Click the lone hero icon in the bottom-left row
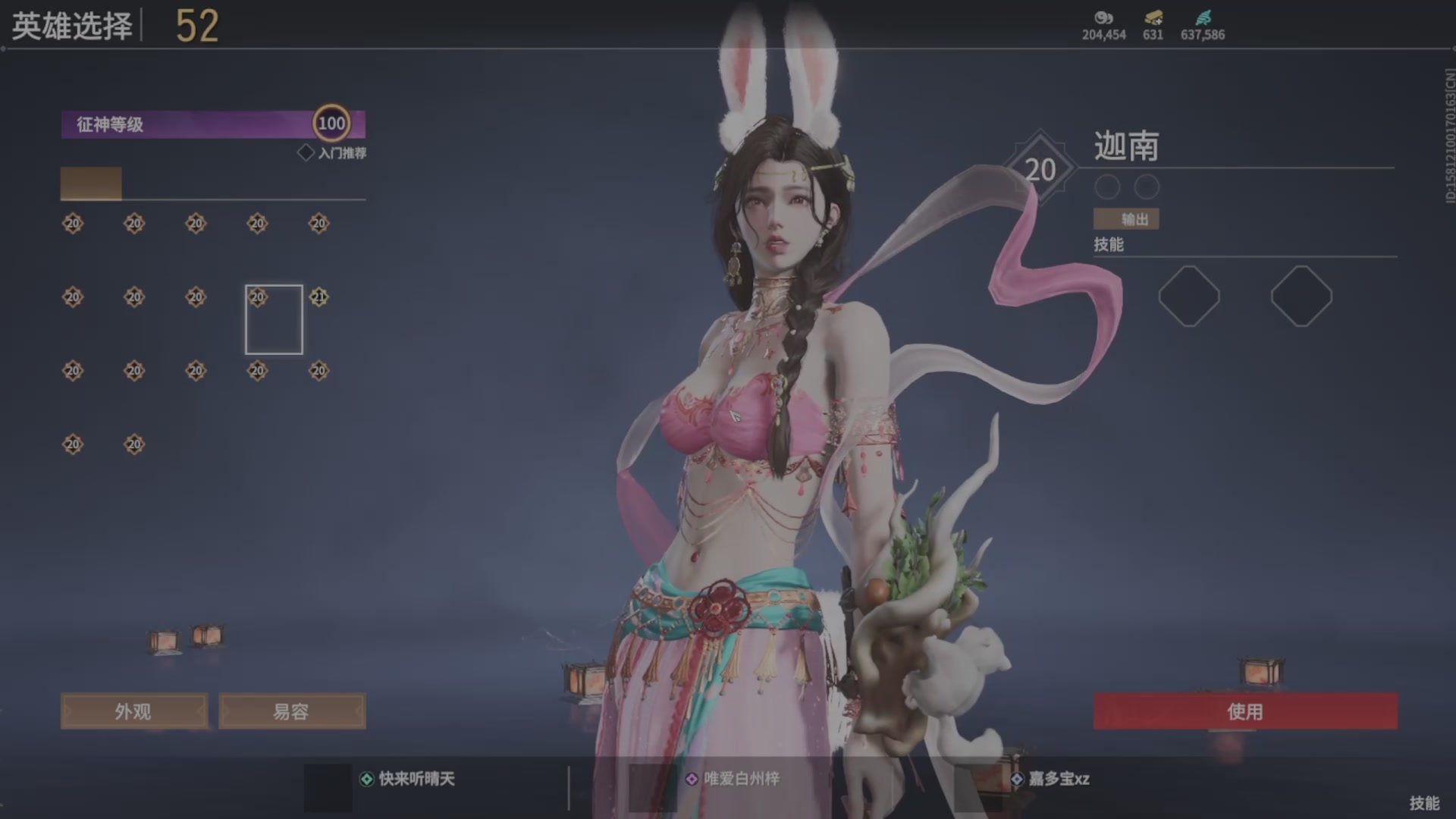The image size is (1456, 819). coord(72,444)
